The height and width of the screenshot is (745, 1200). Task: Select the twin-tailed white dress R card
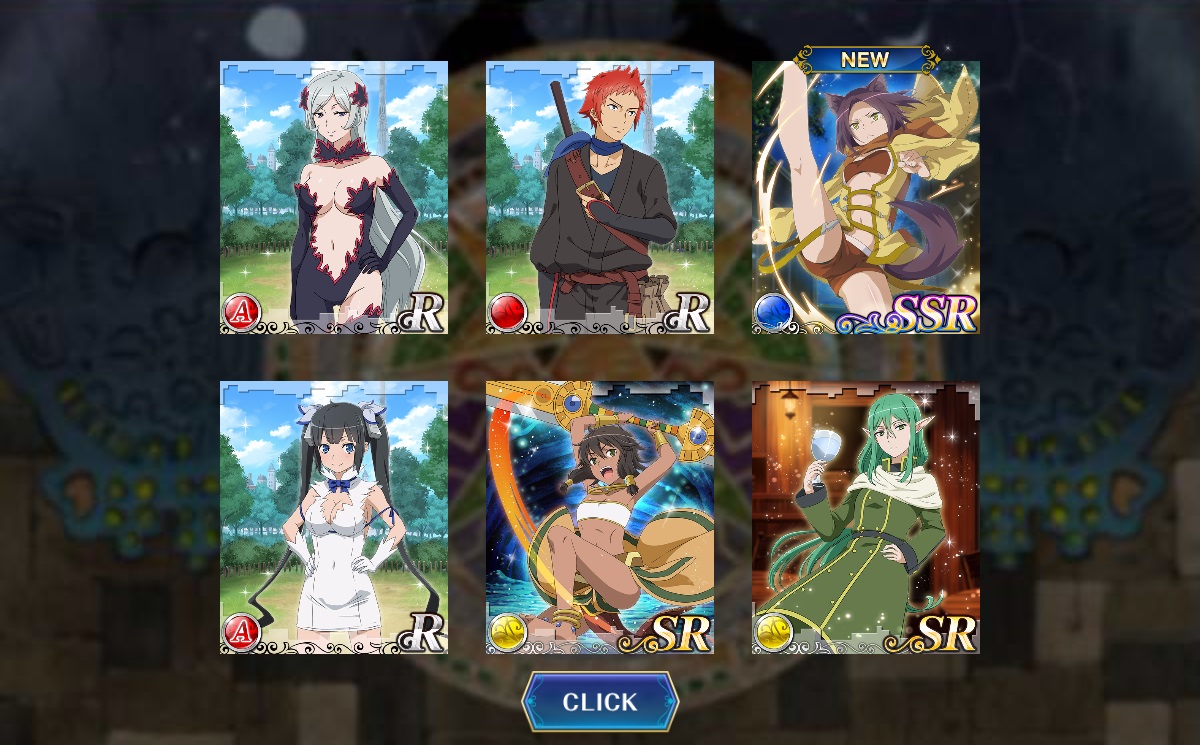[x=334, y=517]
